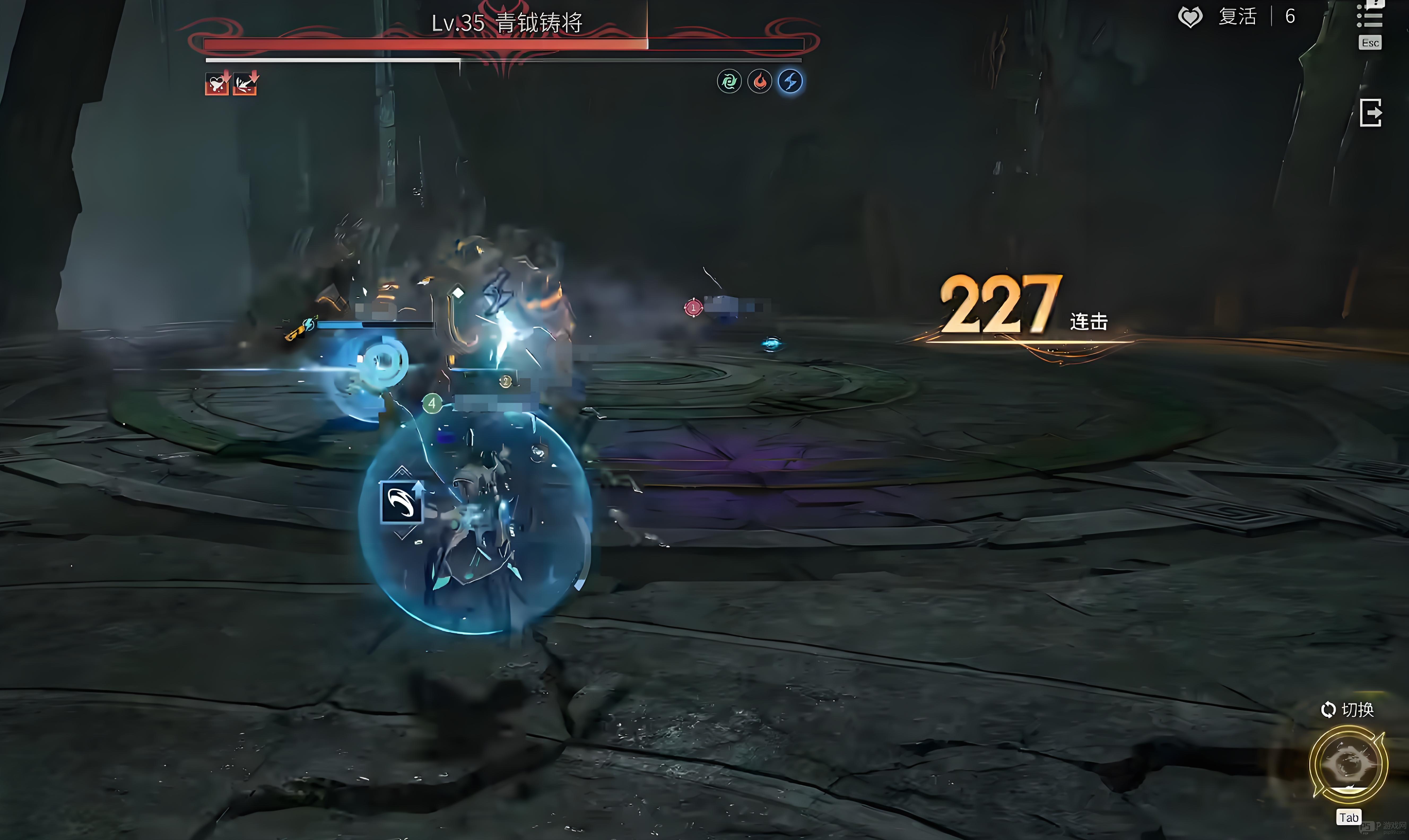Select the green wind element icon
Image resolution: width=1409 pixels, height=840 pixels.
[729, 81]
